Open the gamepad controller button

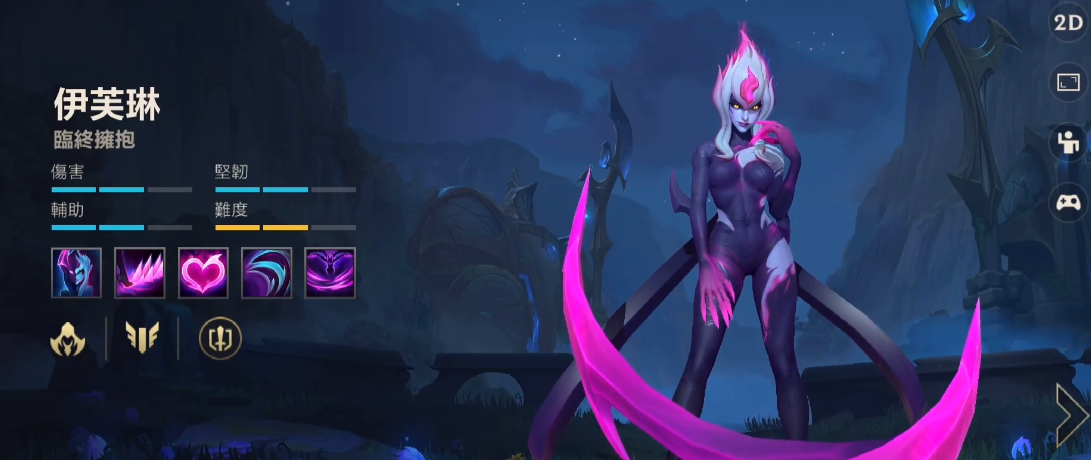[1069, 203]
